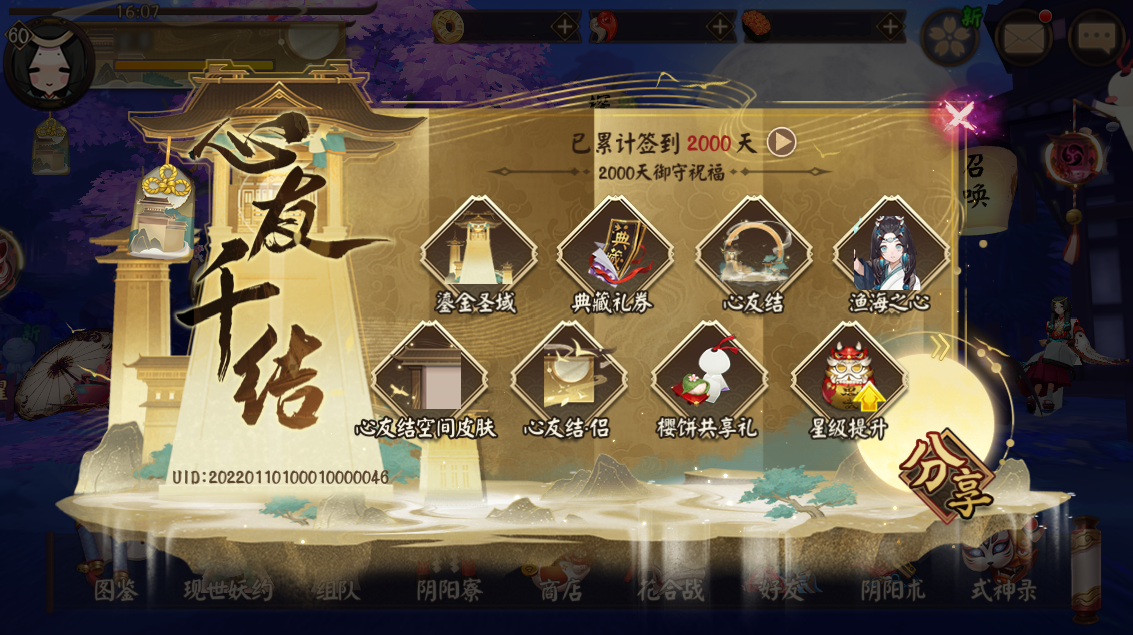
Task: Open the player avatar profile
Action: click(47, 62)
